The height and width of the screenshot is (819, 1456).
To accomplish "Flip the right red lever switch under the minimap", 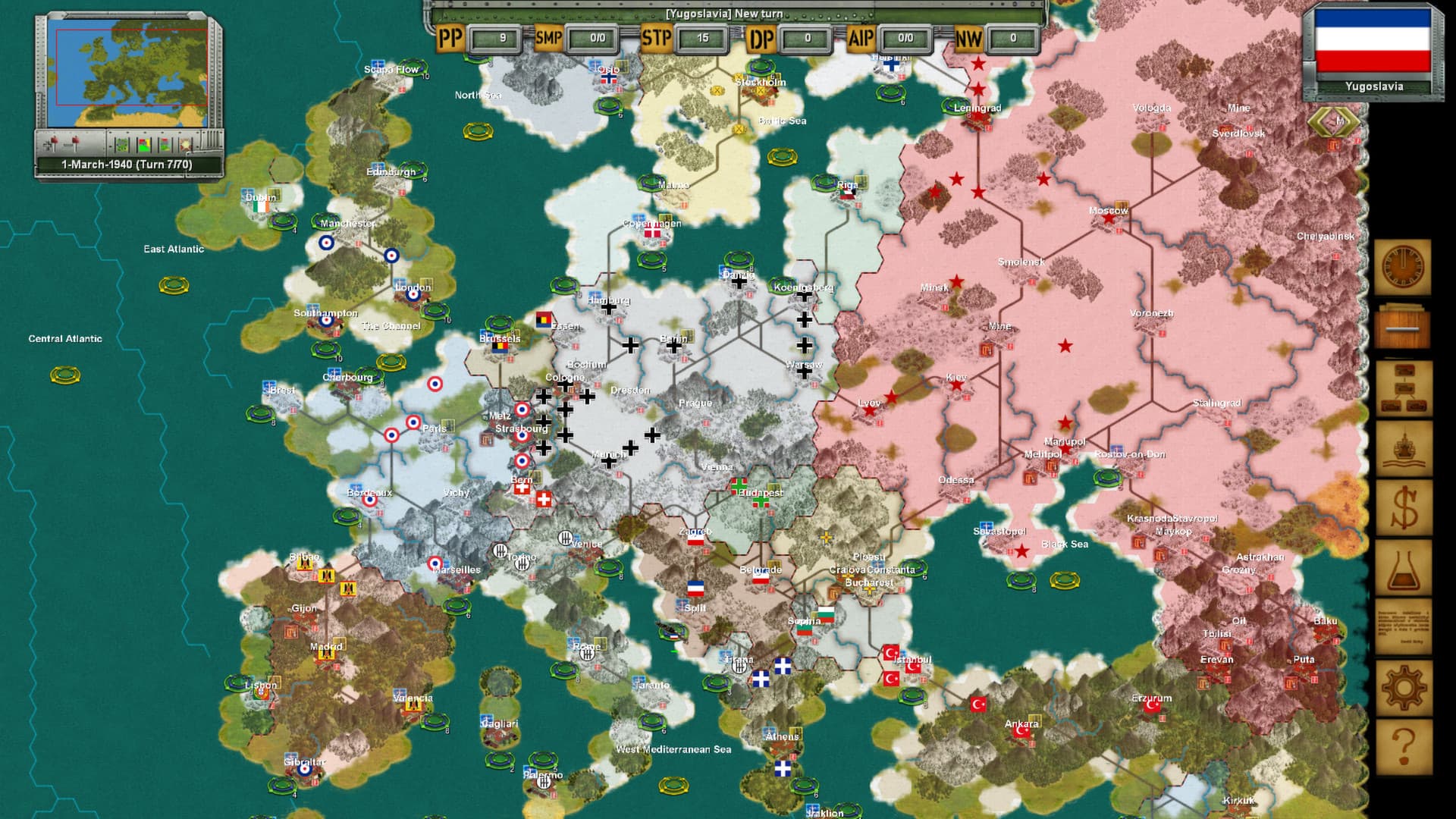I will click(x=76, y=140).
